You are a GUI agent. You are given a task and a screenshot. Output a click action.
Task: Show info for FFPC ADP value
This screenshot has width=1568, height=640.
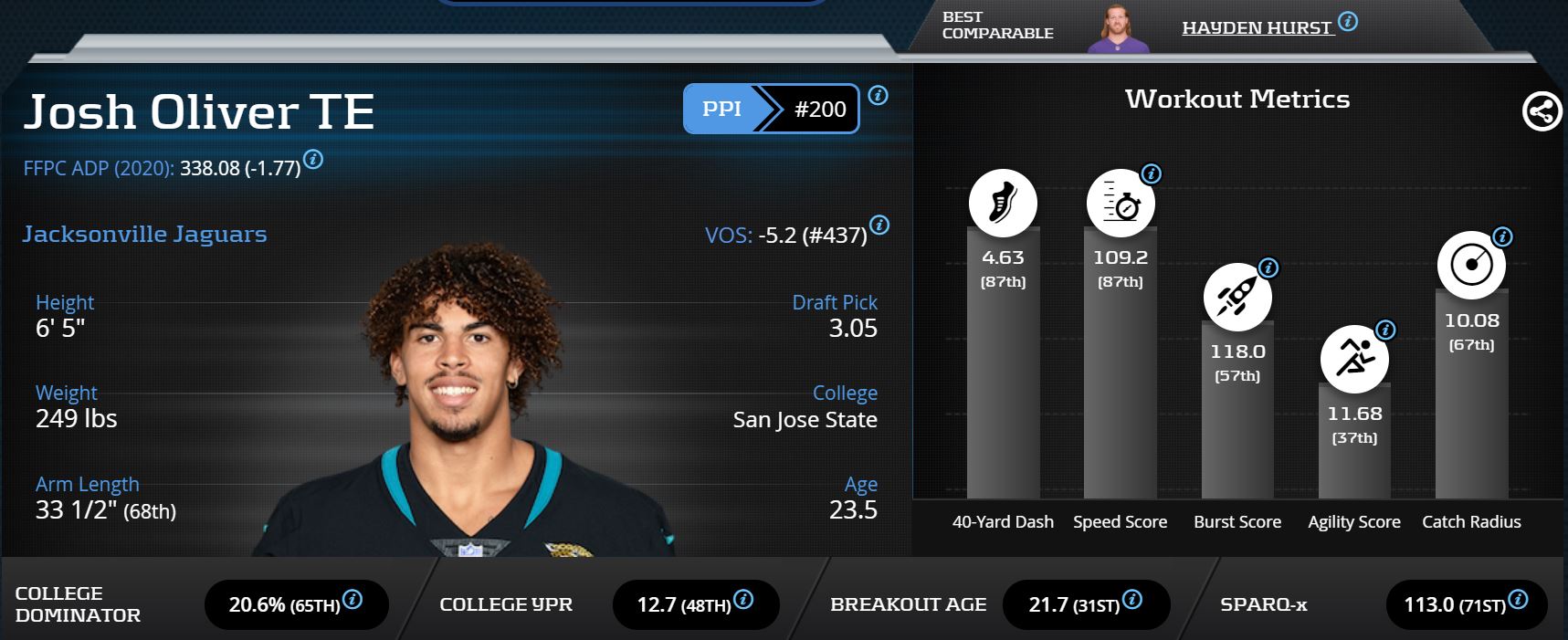point(312,160)
